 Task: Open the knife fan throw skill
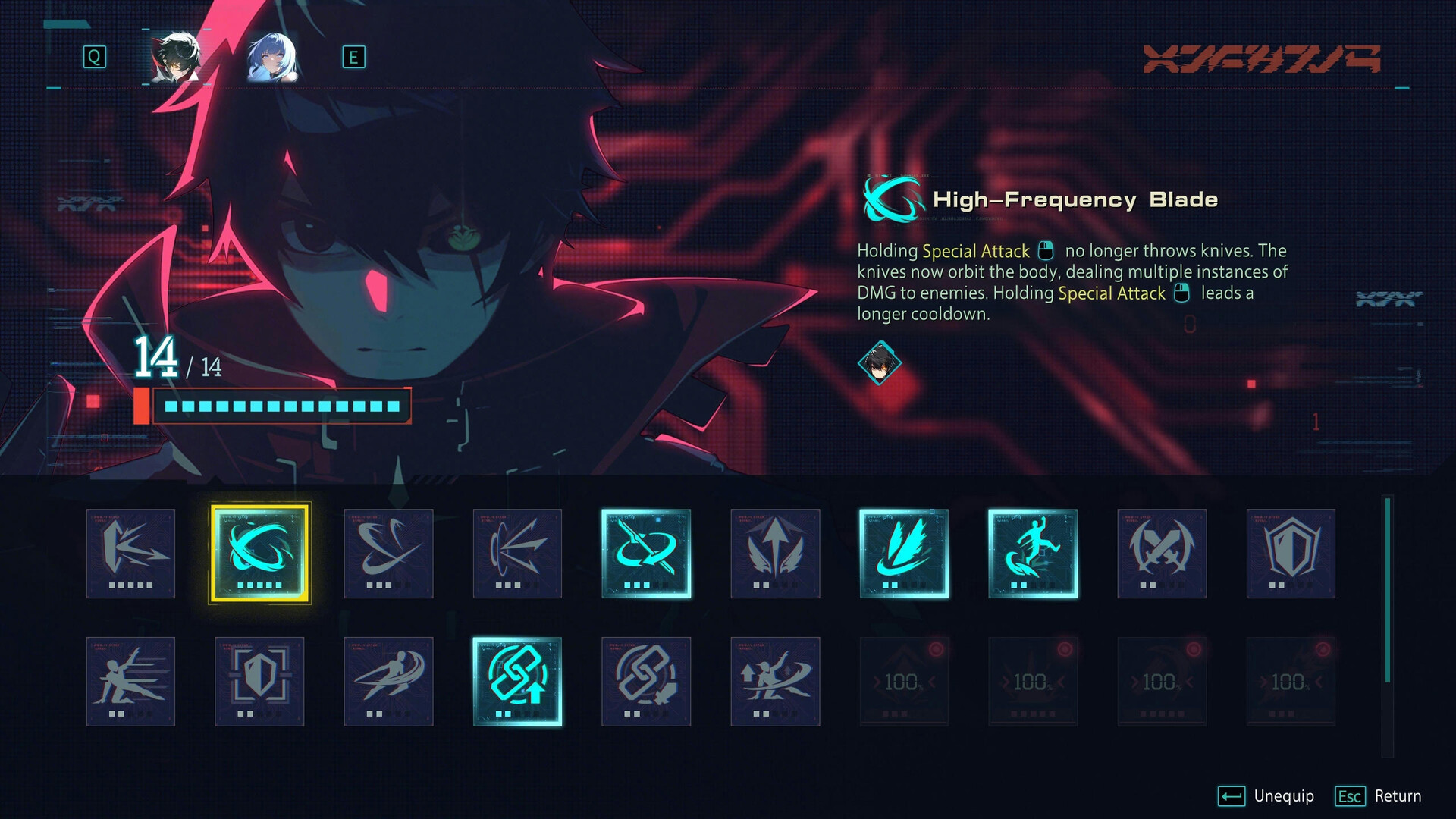click(518, 552)
